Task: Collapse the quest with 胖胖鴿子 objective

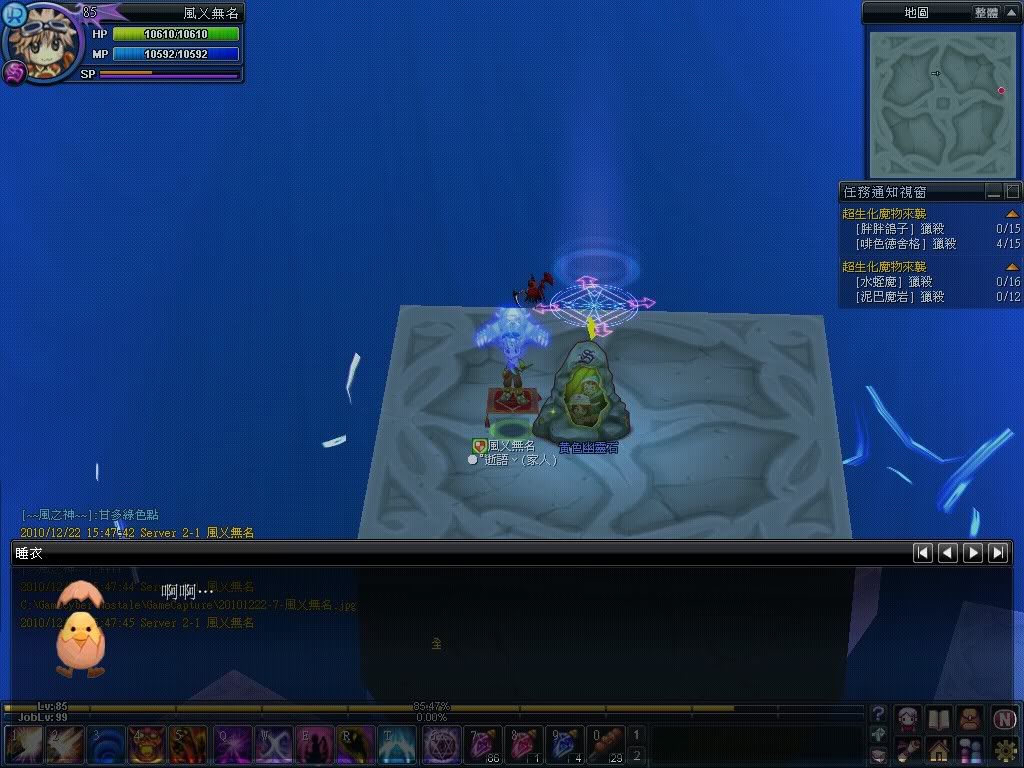Action: pyautogui.click(x=1012, y=214)
